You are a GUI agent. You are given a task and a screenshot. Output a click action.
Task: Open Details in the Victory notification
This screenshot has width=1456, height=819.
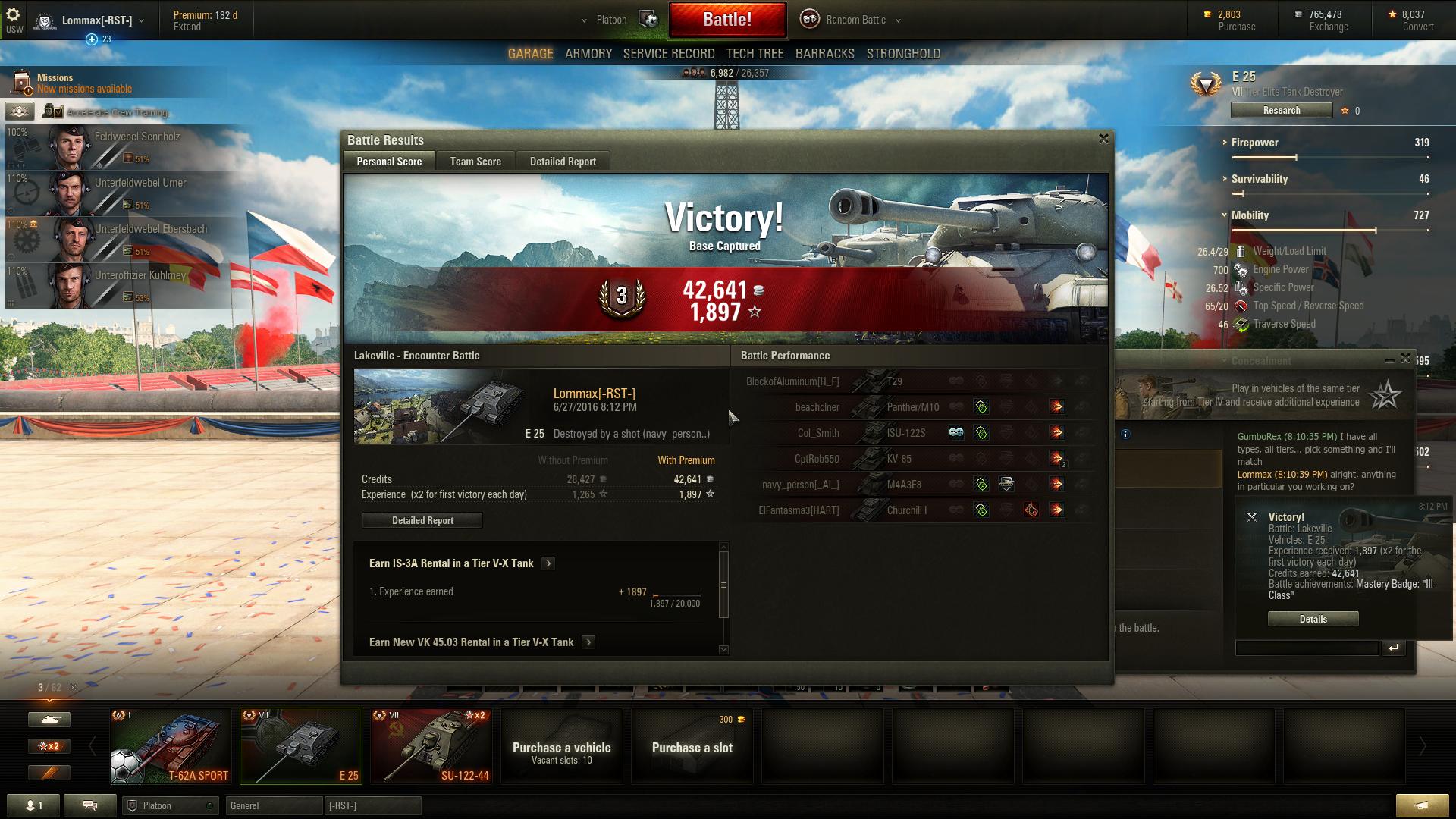(x=1313, y=619)
